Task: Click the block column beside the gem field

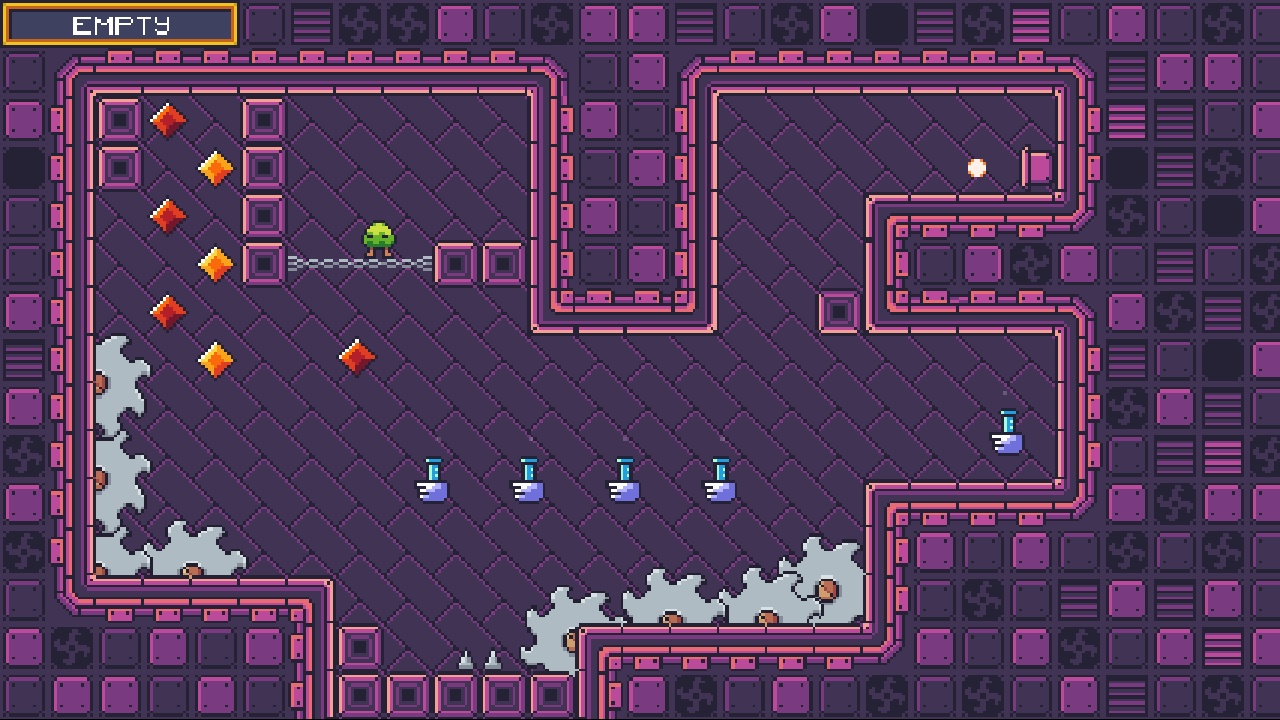Action: tap(263, 190)
